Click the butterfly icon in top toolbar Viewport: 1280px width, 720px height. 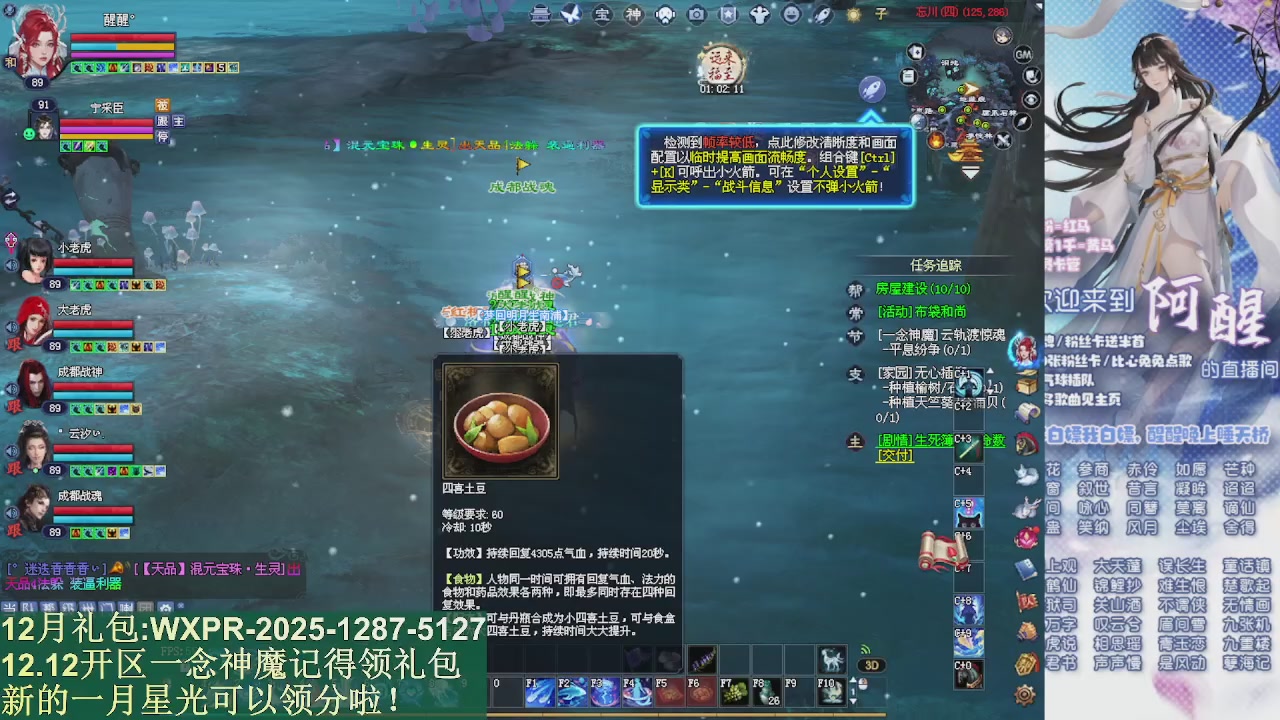[x=570, y=13]
